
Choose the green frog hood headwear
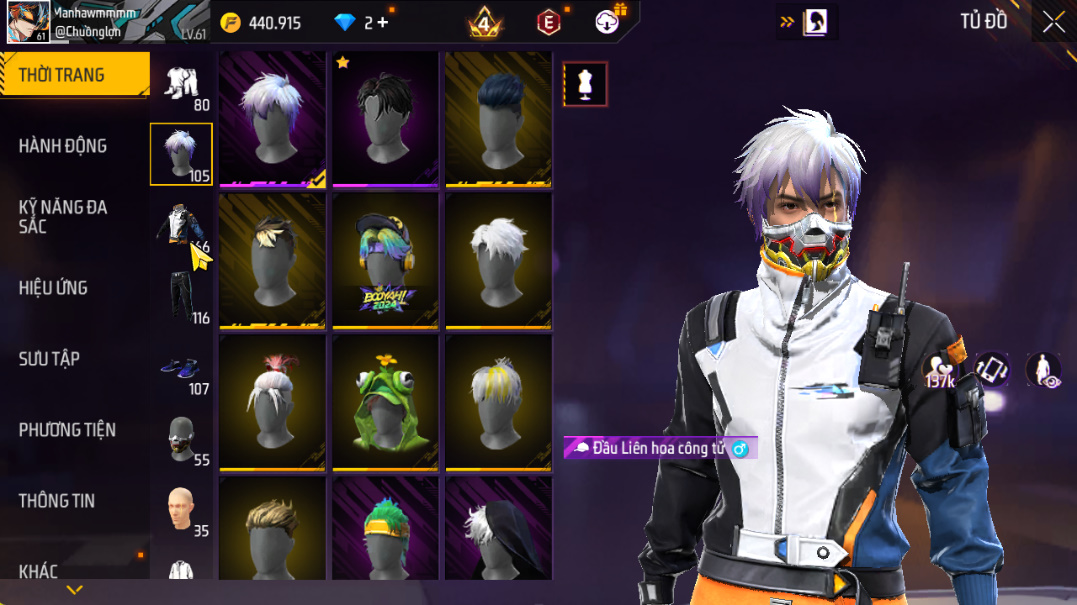[x=385, y=402]
